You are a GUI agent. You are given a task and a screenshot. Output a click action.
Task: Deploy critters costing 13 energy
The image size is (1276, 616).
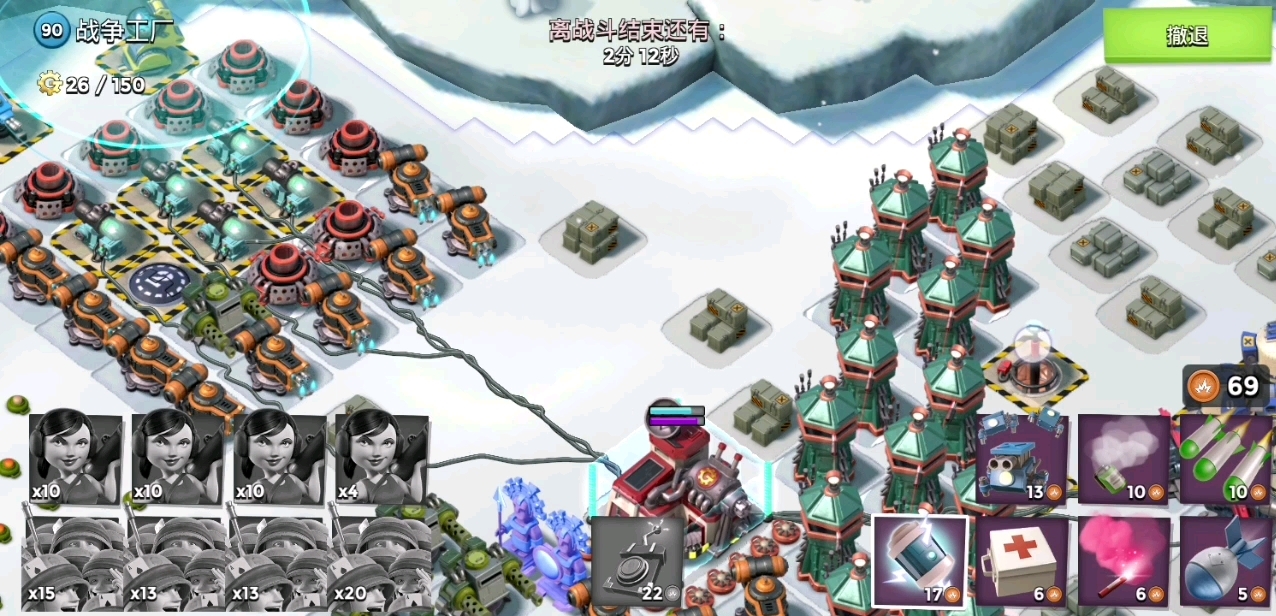tap(1021, 459)
